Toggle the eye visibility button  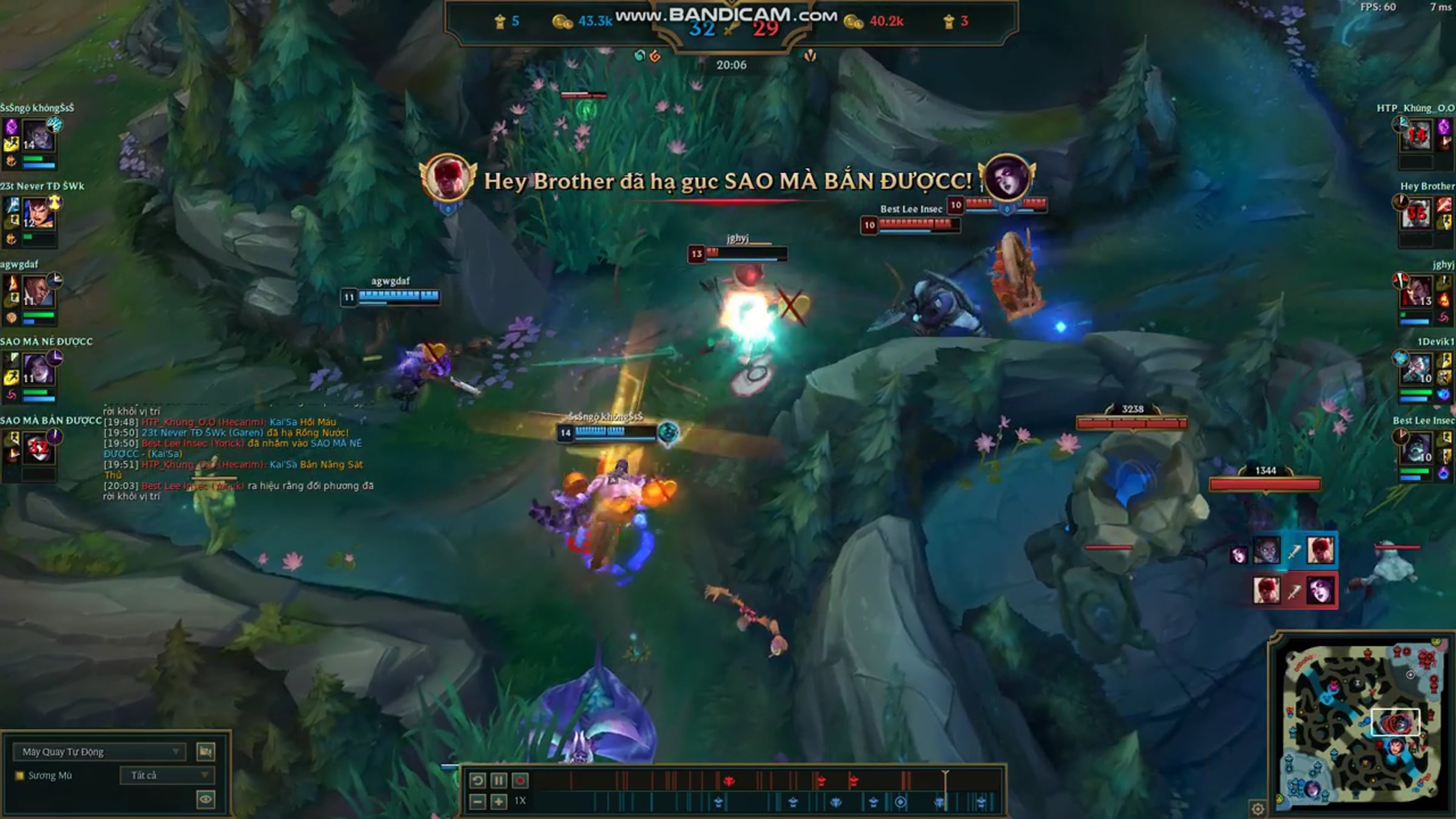click(x=206, y=799)
